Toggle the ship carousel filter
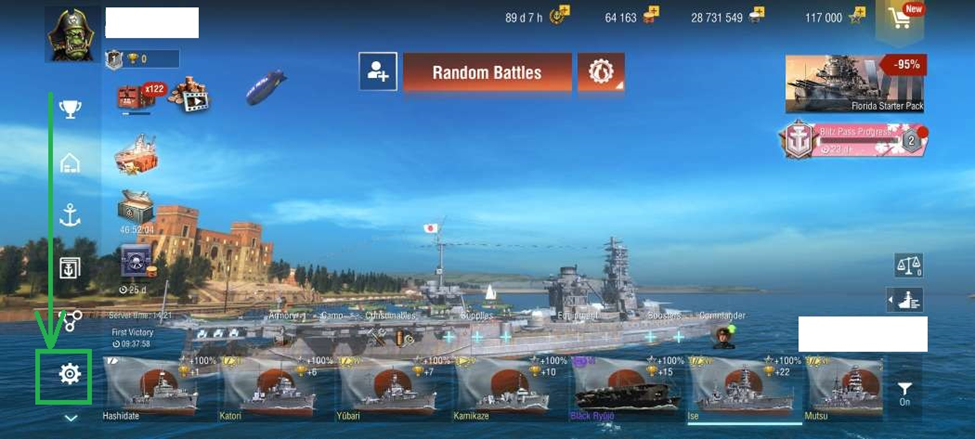 pos(904,392)
